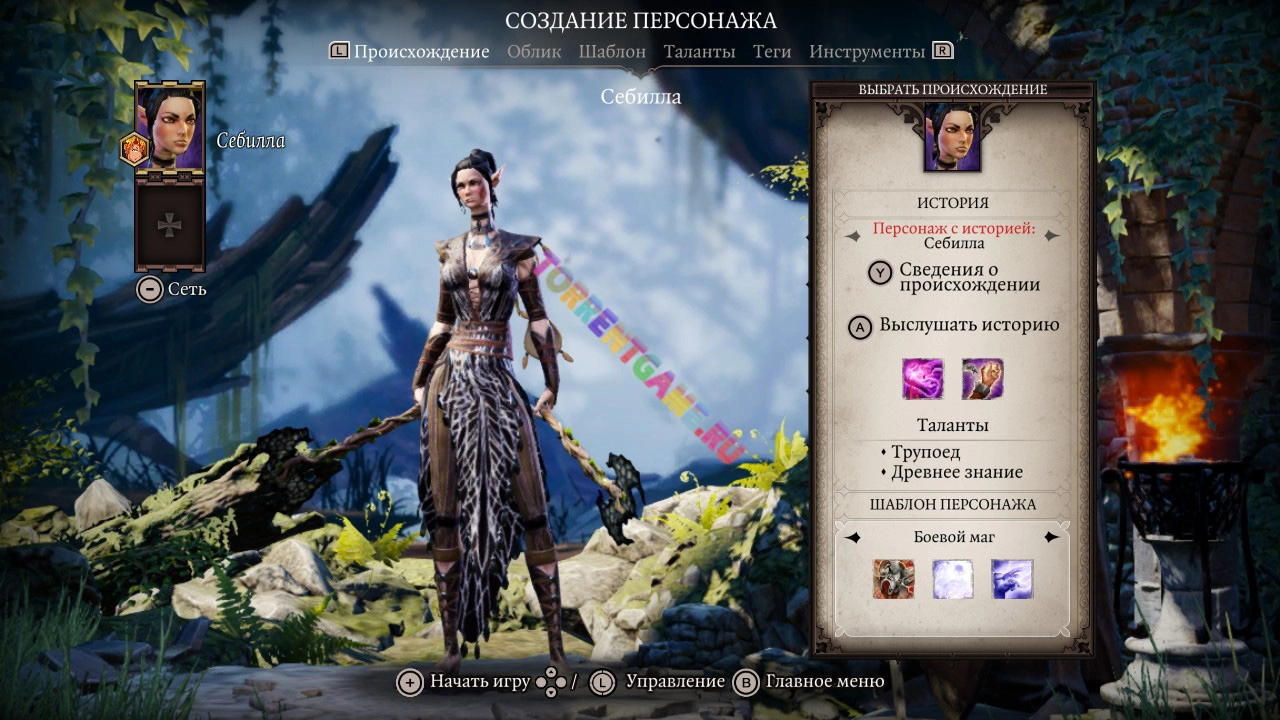Choose next origin character arrow
The width and height of the screenshot is (1280, 720).
(1051, 237)
